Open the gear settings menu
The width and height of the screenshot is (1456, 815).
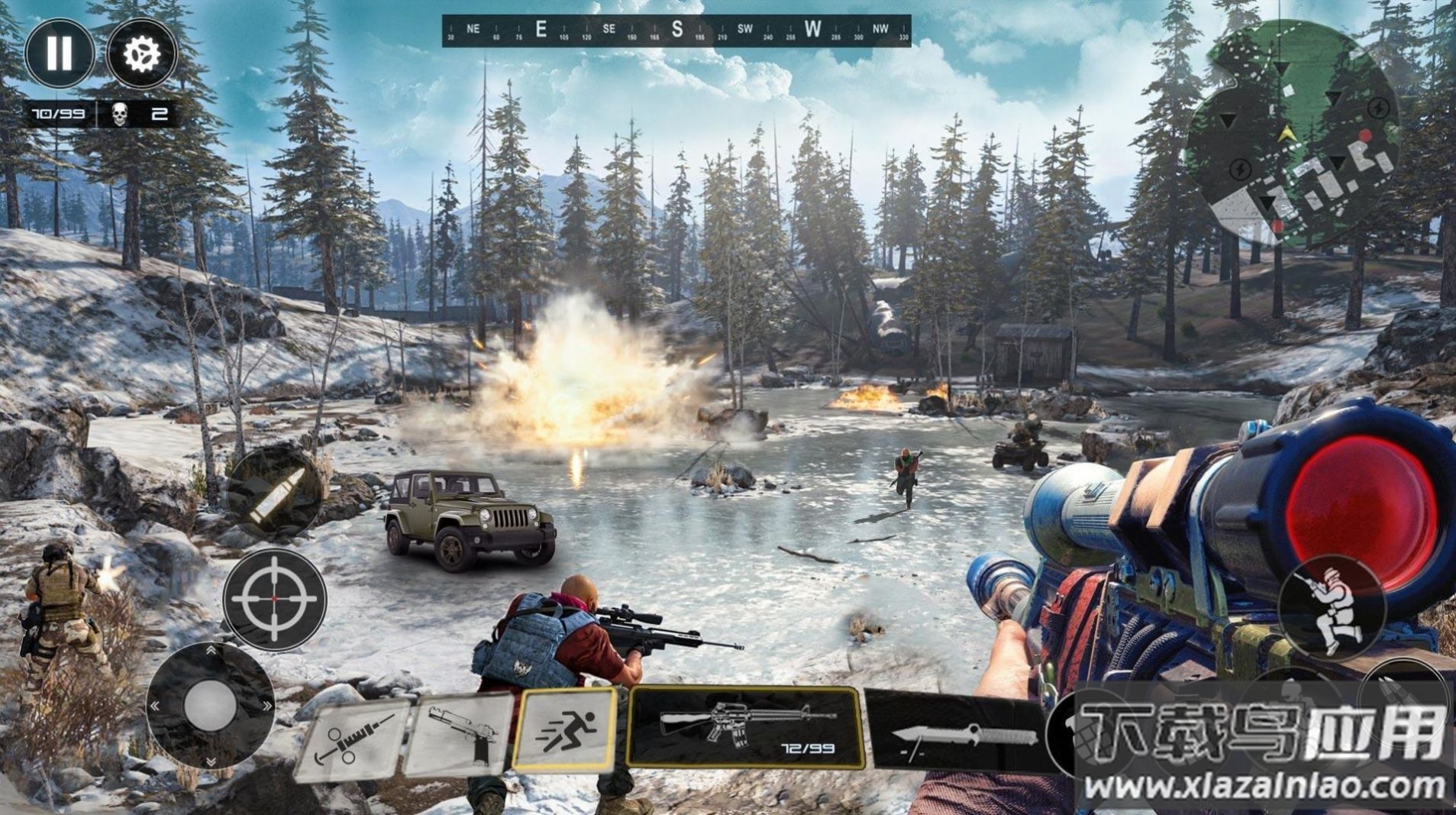(142, 53)
